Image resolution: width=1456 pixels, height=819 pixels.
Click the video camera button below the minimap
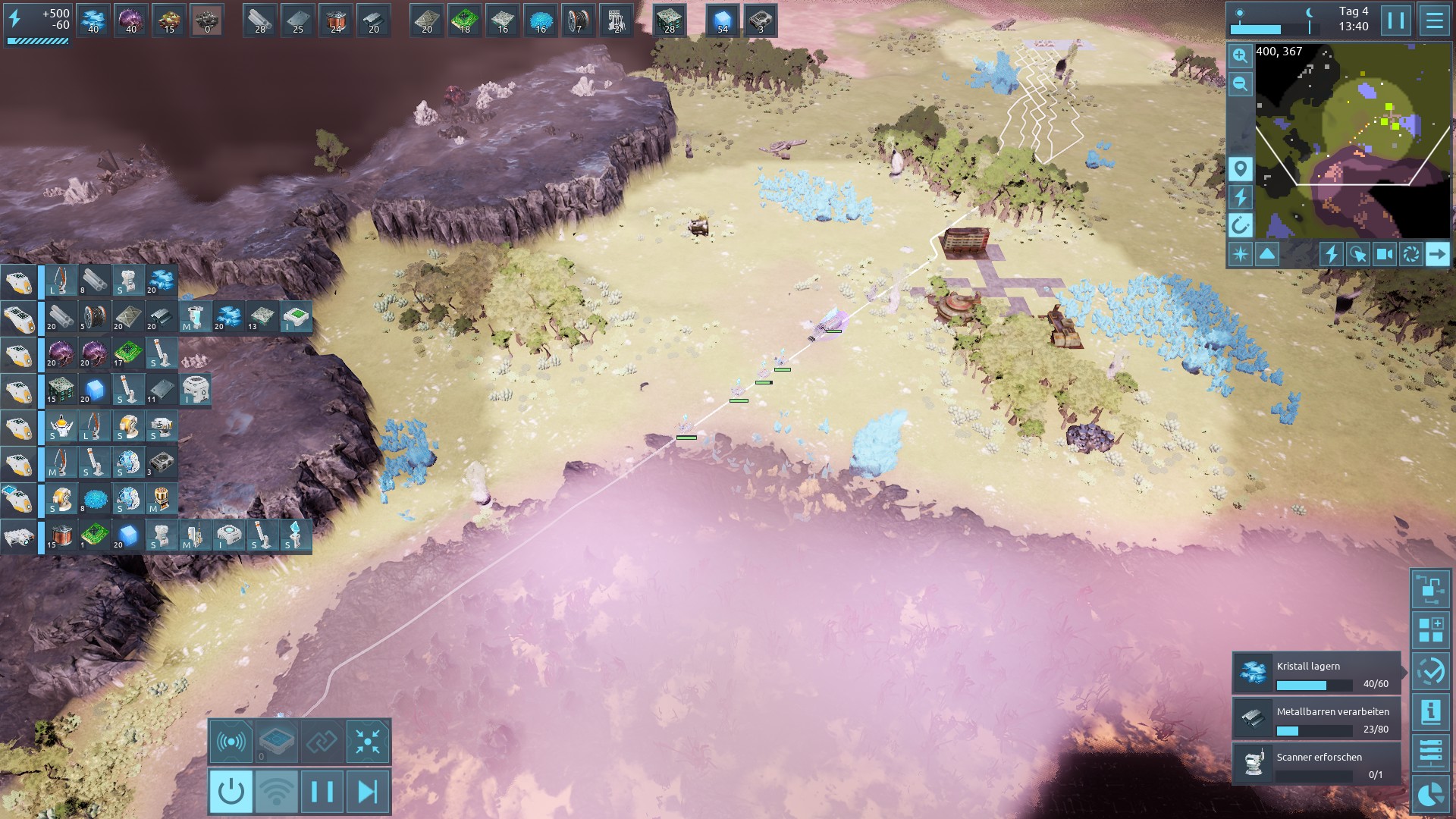pyautogui.click(x=1384, y=254)
